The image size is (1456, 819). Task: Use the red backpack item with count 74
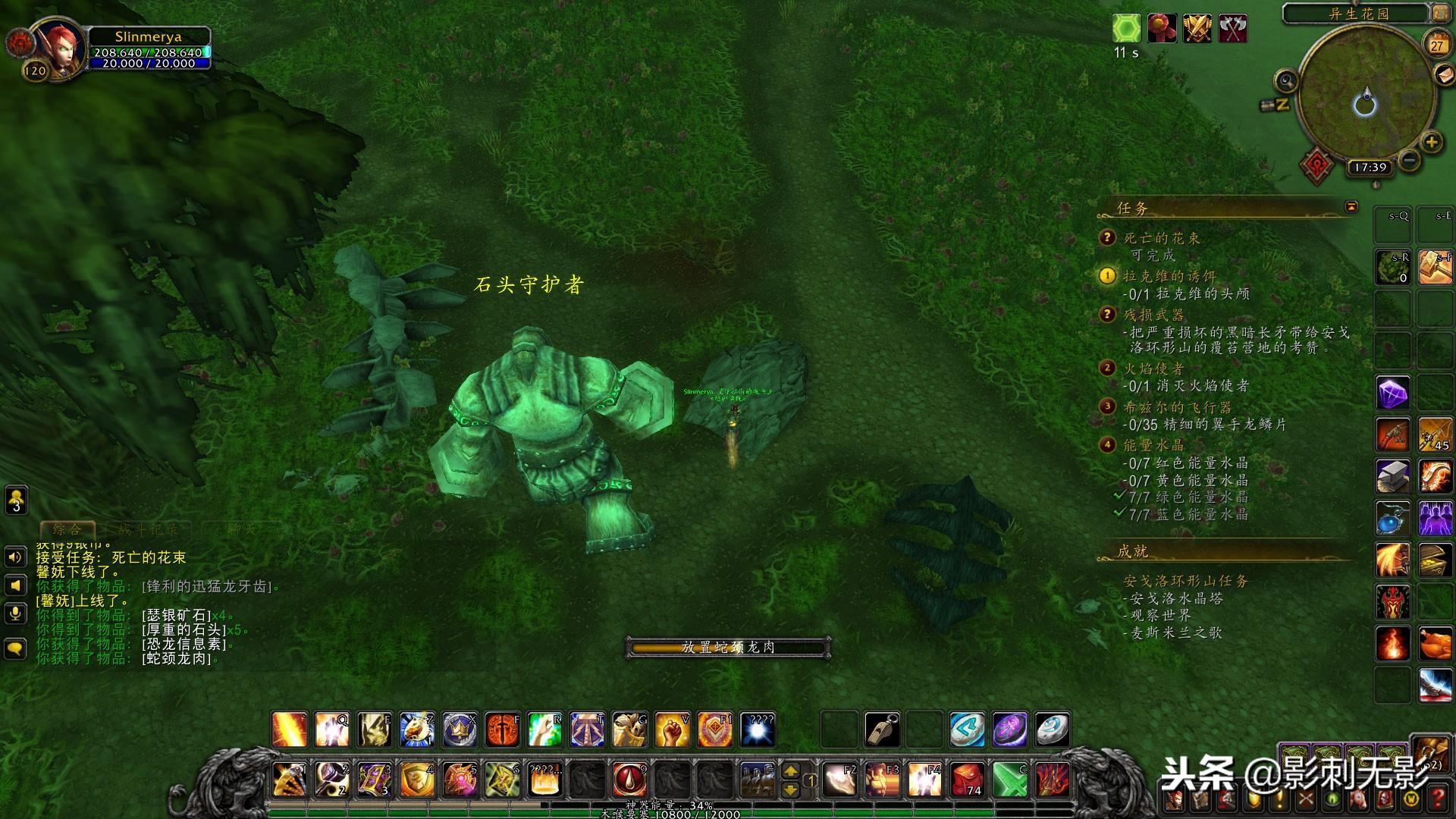pyautogui.click(x=968, y=780)
